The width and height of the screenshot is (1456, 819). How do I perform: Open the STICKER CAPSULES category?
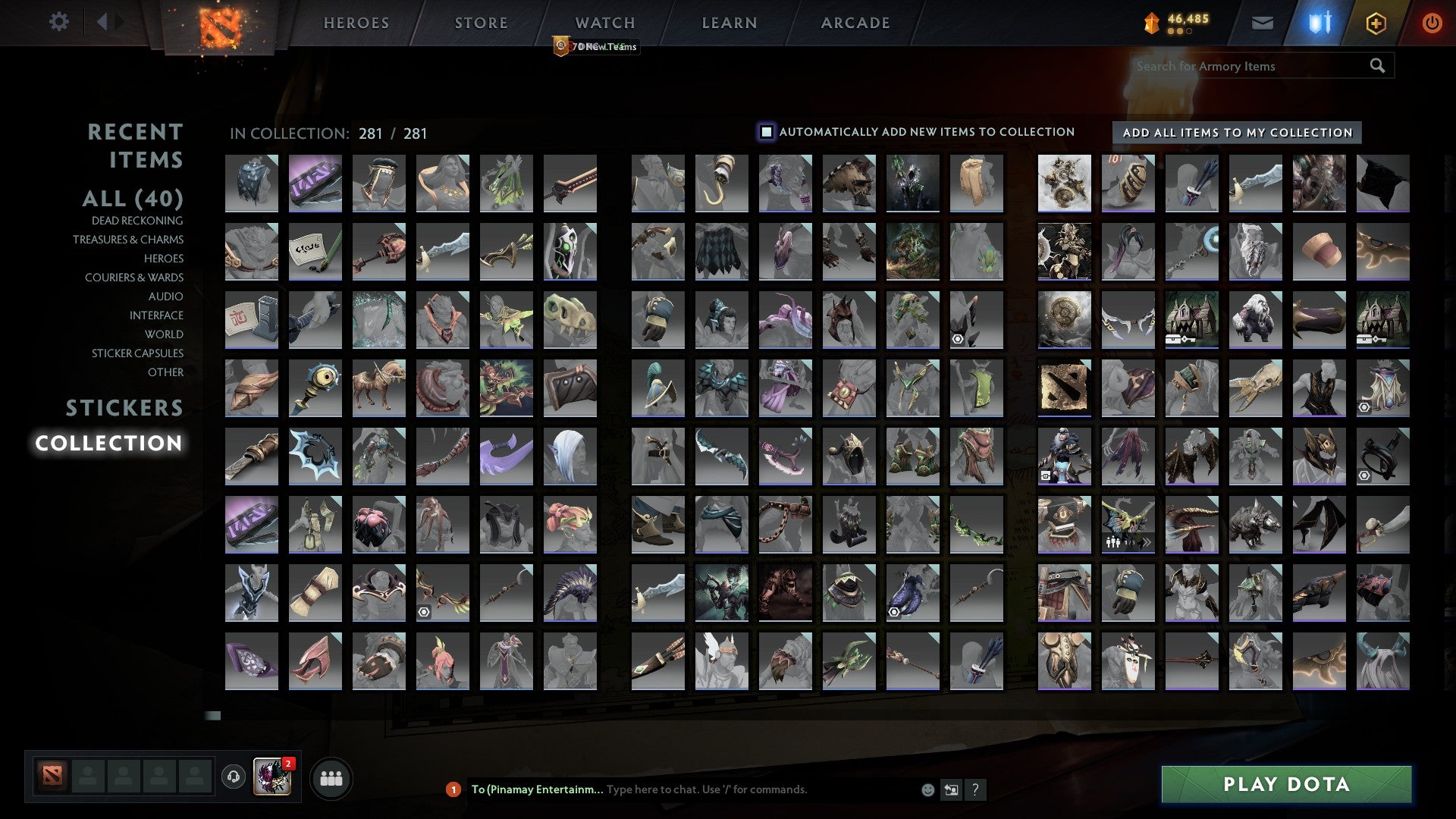[x=138, y=353]
